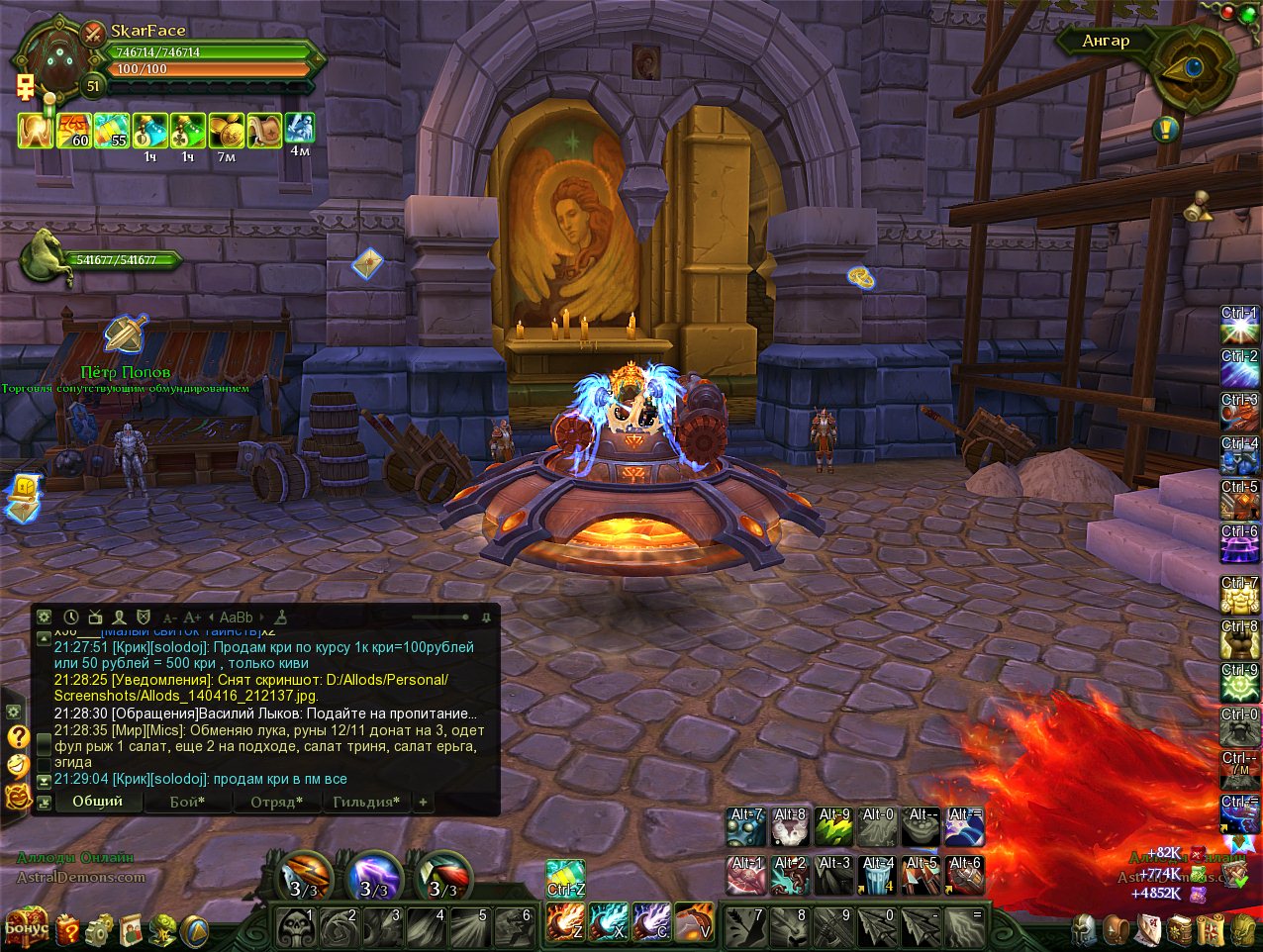Decrease chat font size with A- button
Screen dimensions: 1263x952
tap(170, 618)
